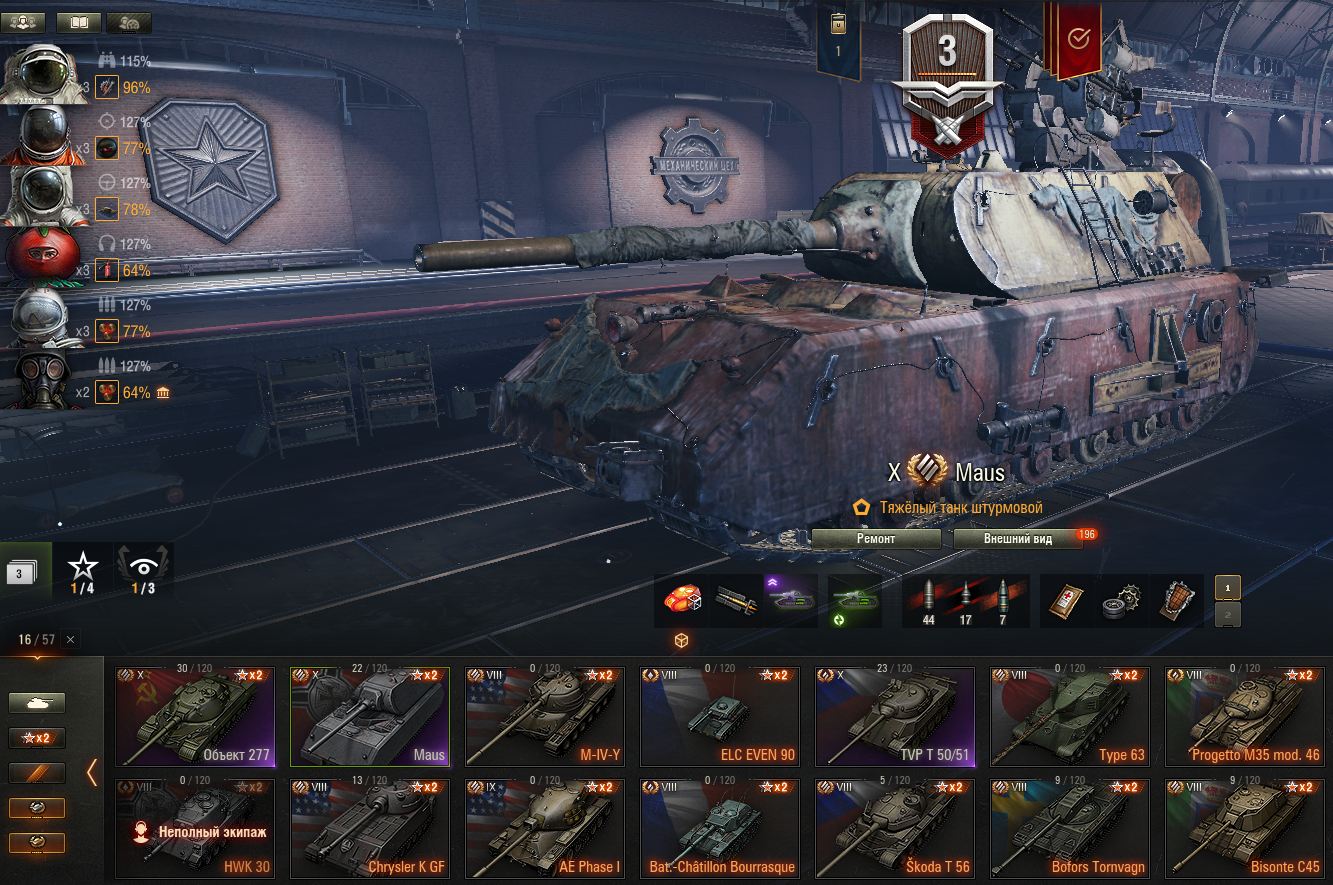Select the Bisonte C45 tank card
Image resolution: width=1333 pixels, height=885 pixels.
[x=1245, y=828]
